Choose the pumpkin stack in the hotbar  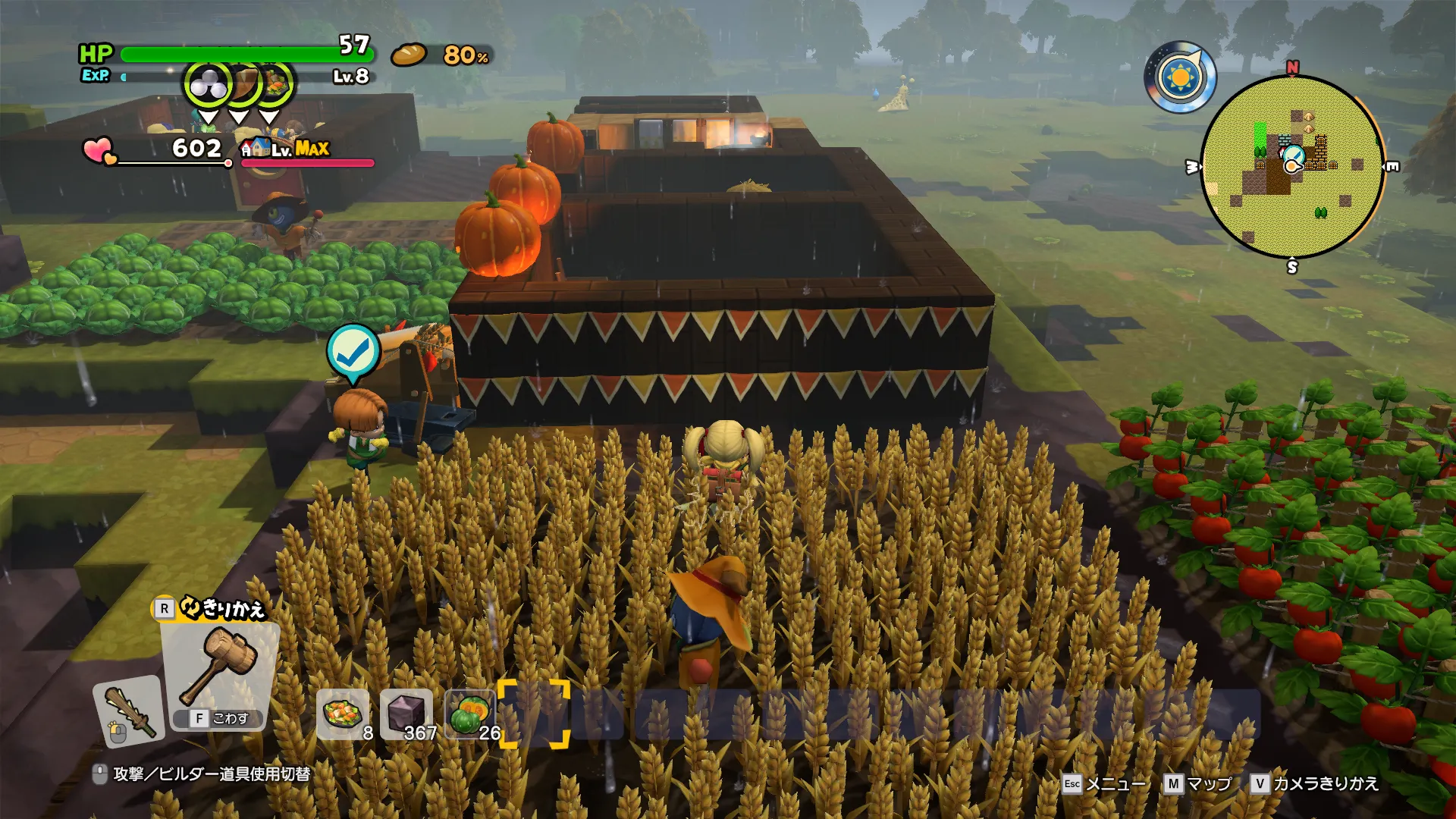469,714
